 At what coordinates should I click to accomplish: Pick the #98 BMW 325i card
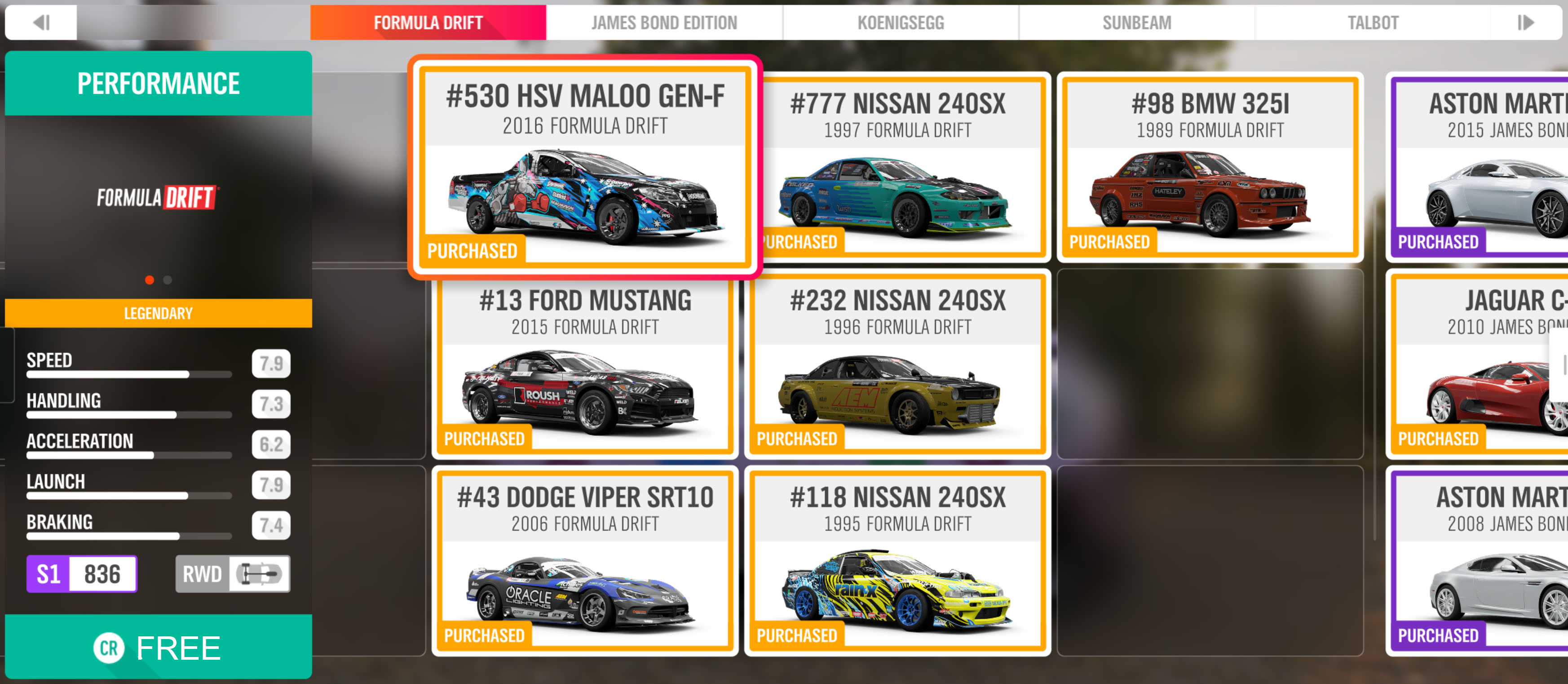point(1210,167)
